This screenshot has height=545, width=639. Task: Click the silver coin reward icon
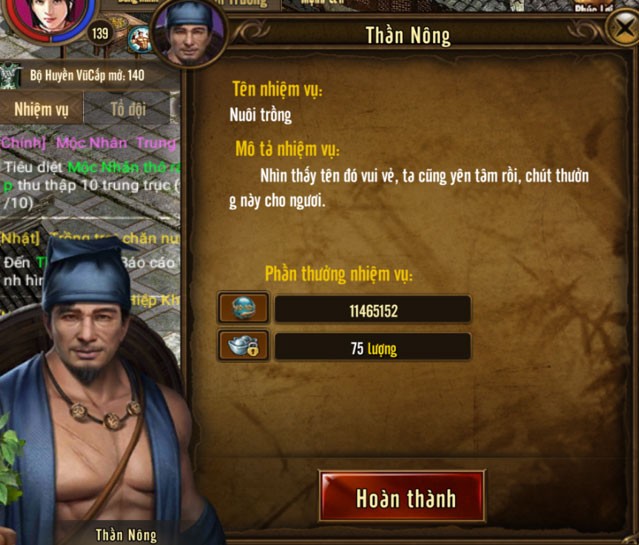pos(243,308)
